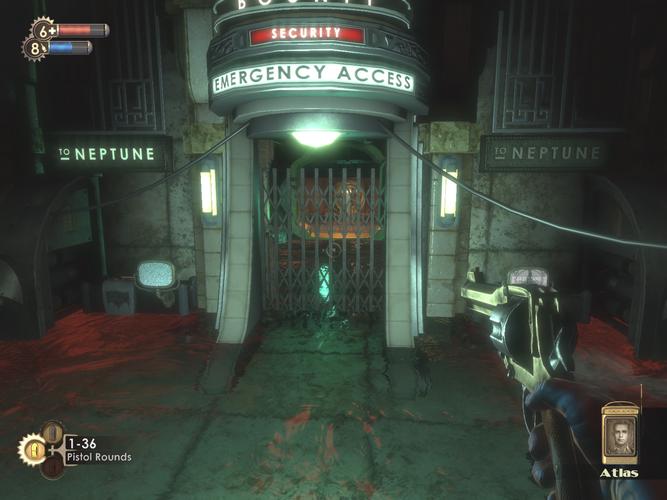
Task: Choose the upper alternate ammo type icon
Action: pos(52,432)
